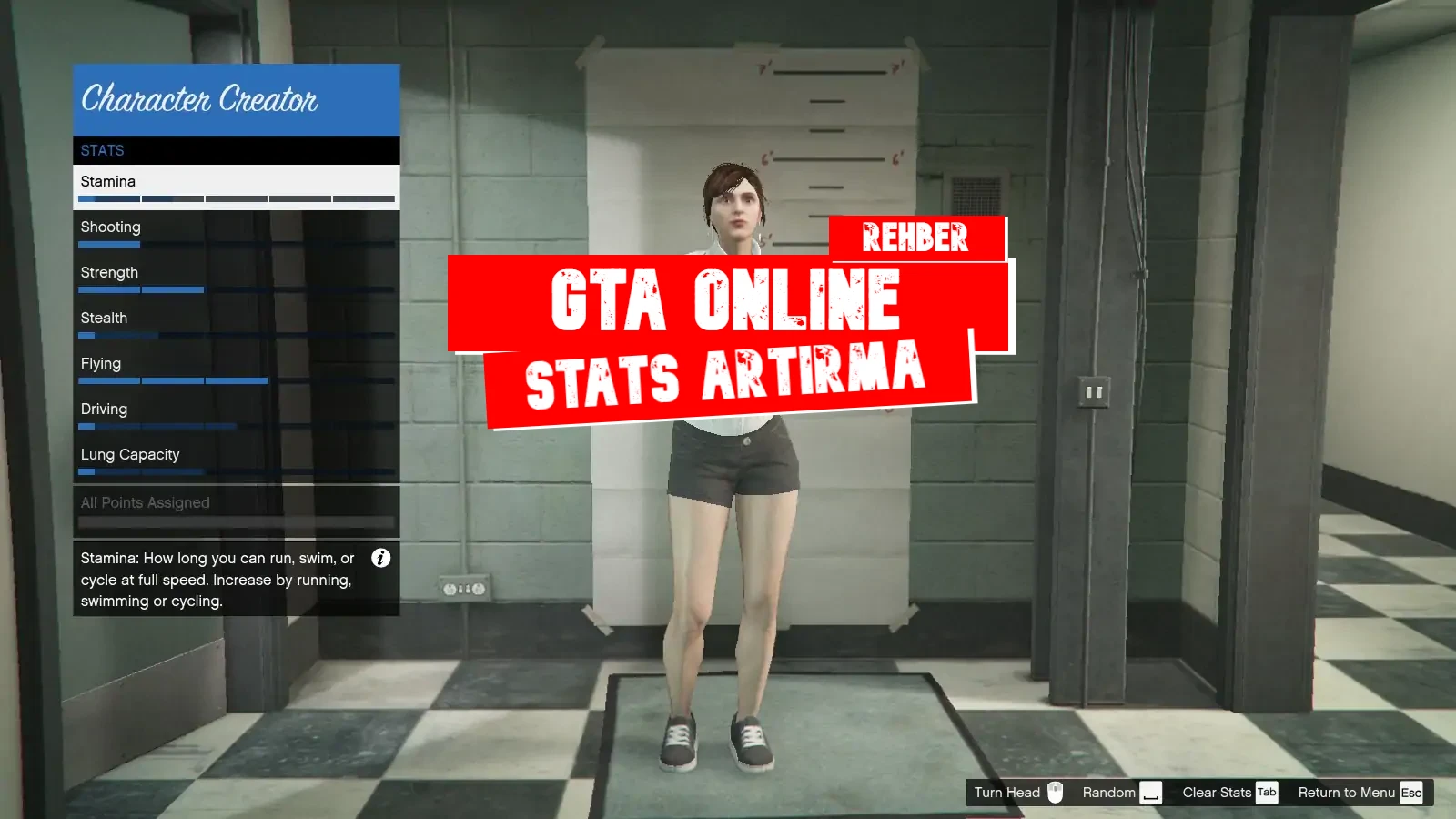Click the Stamina progress bar

pyautogui.click(x=236, y=198)
